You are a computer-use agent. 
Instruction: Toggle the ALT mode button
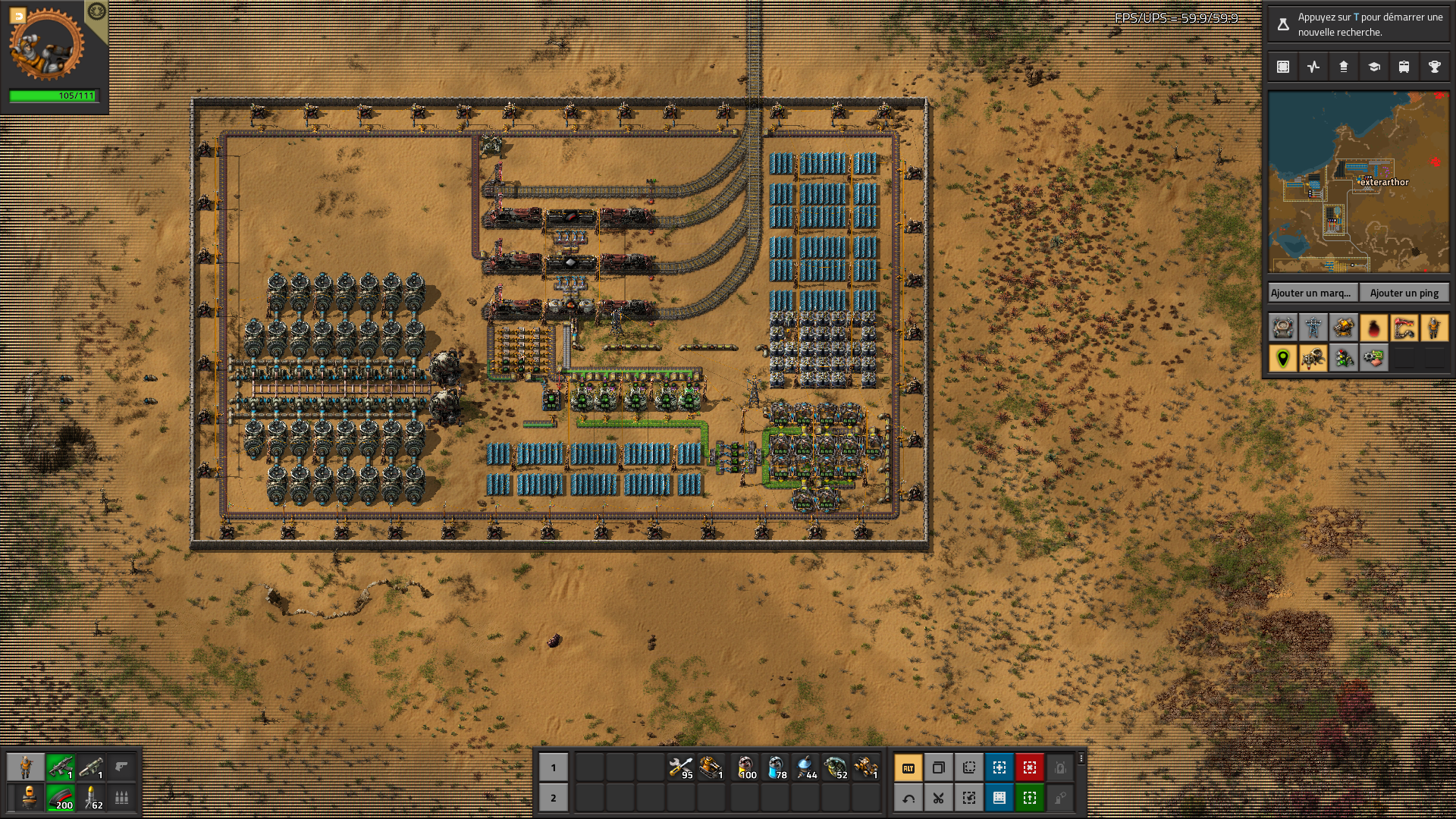(x=908, y=767)
